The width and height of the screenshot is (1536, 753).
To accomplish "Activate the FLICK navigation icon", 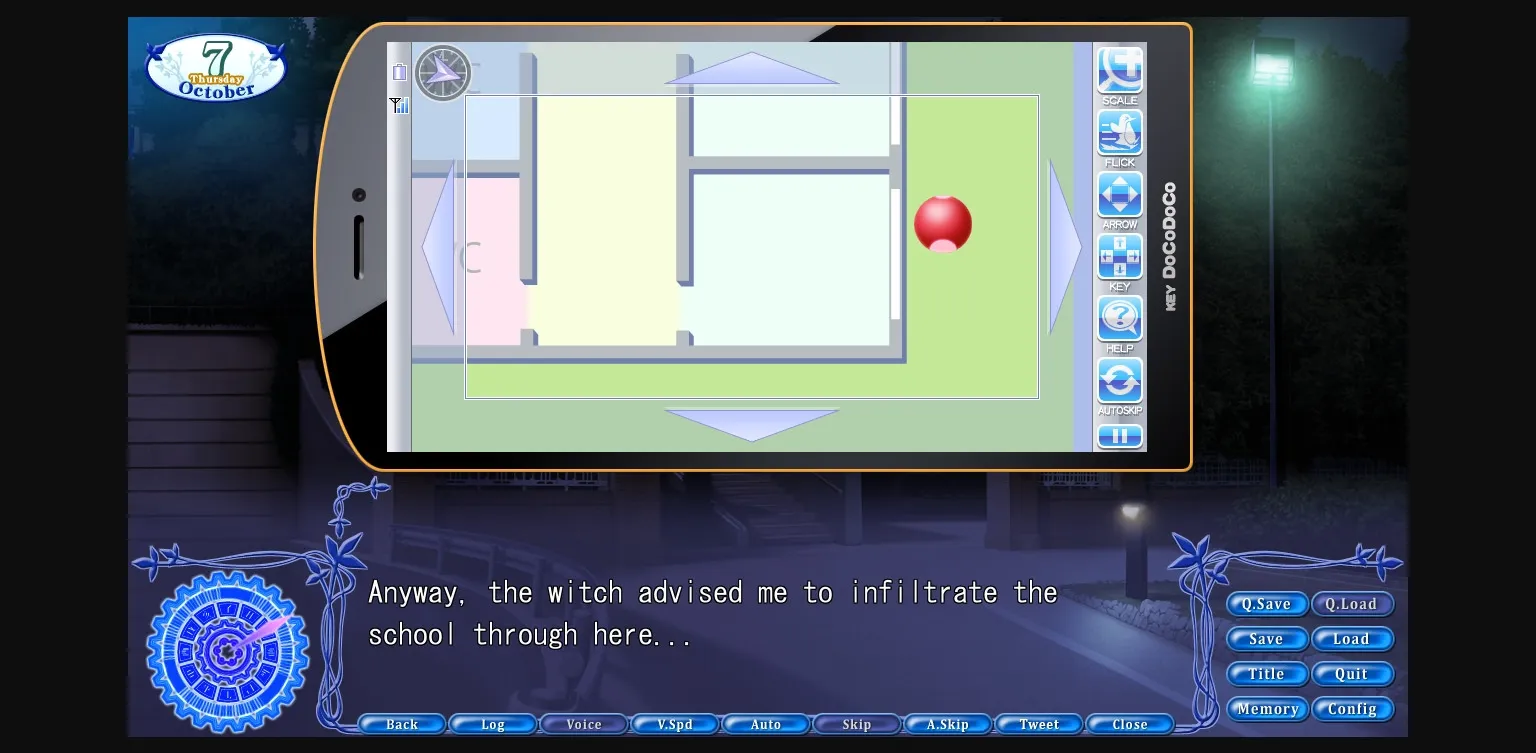I will [1119, 131].
